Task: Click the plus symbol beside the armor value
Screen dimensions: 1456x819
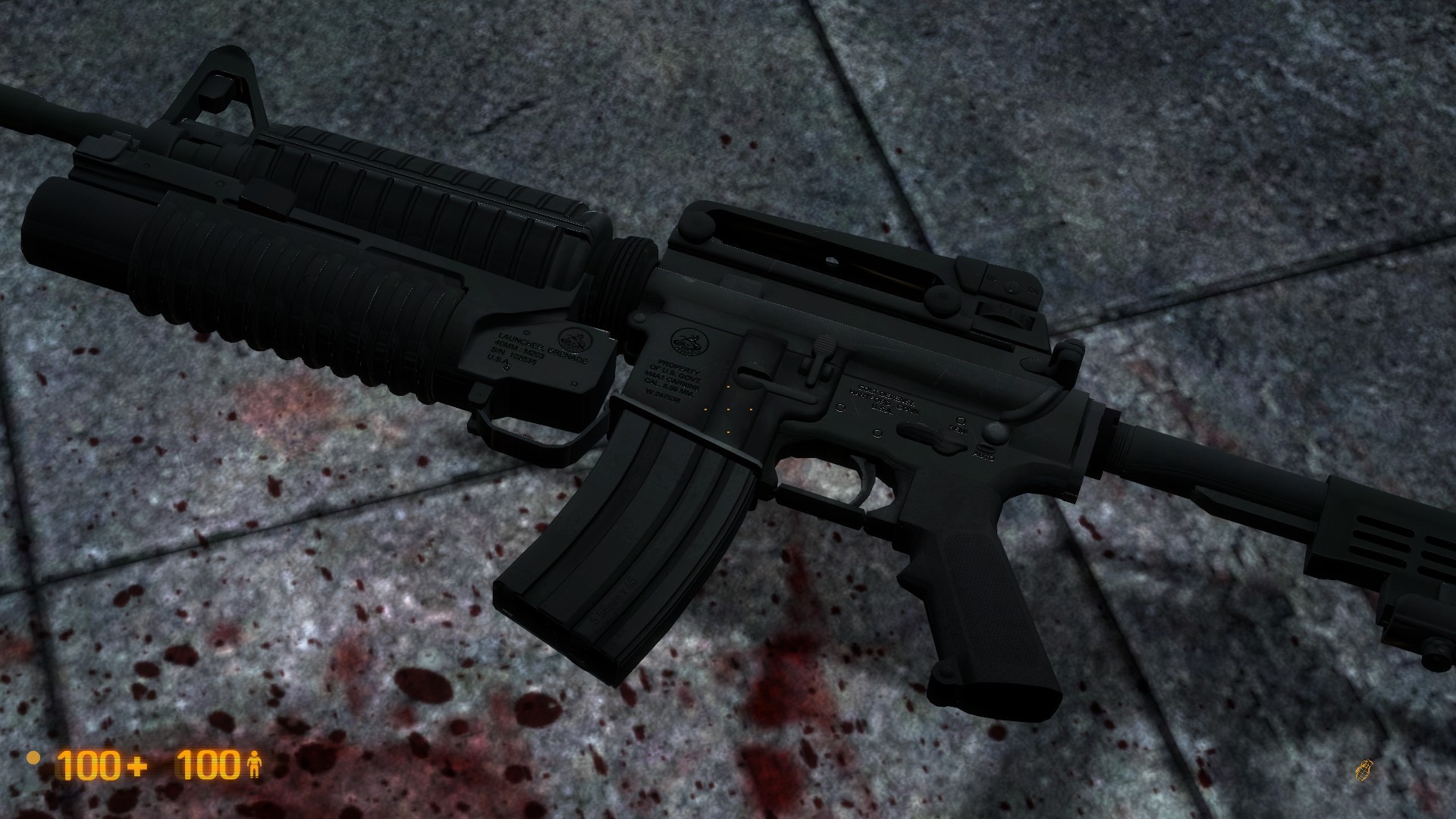Action: (x=136, y=767)
